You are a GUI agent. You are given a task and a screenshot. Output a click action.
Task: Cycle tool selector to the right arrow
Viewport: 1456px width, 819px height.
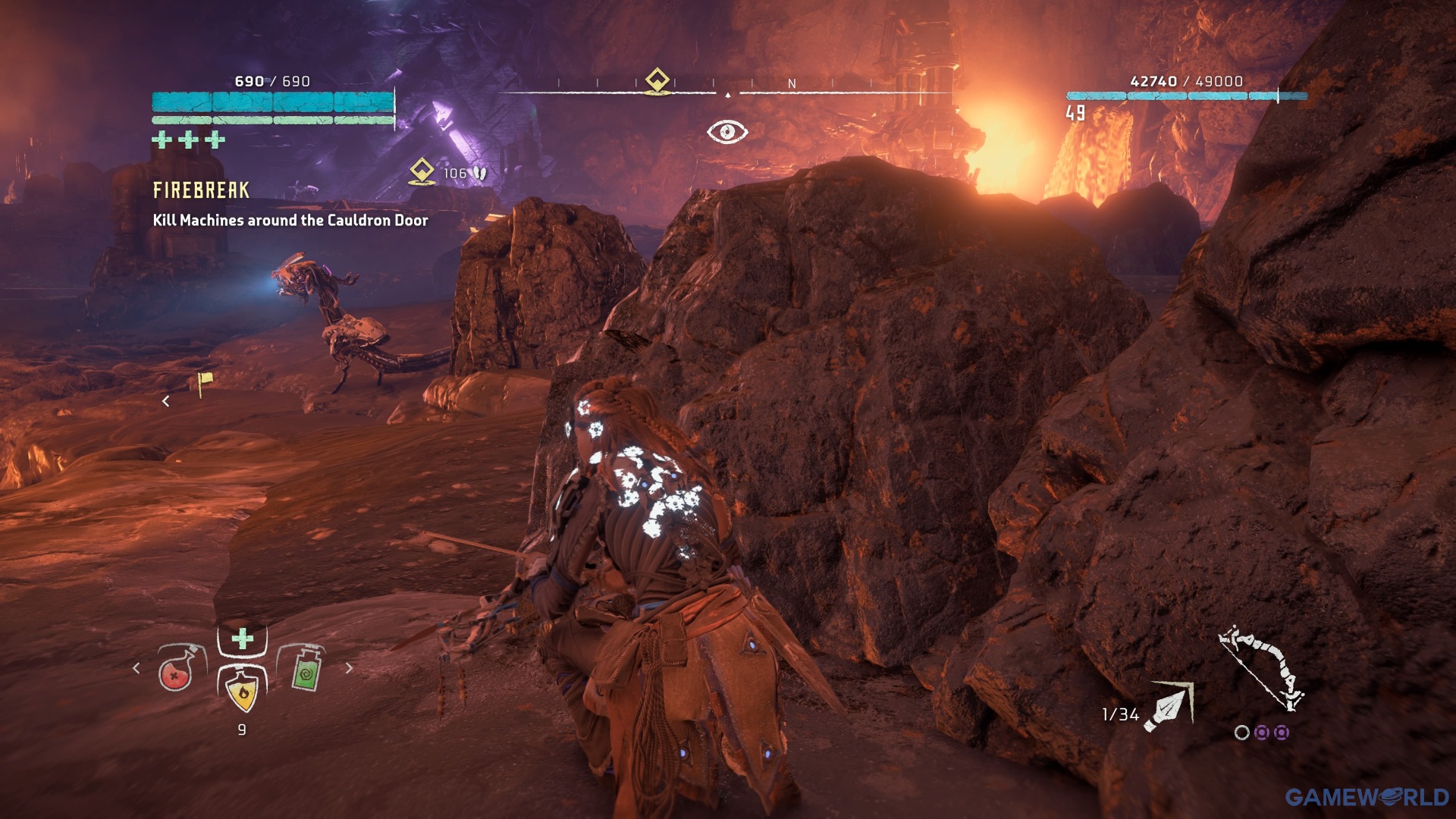(x=349, y=668)
